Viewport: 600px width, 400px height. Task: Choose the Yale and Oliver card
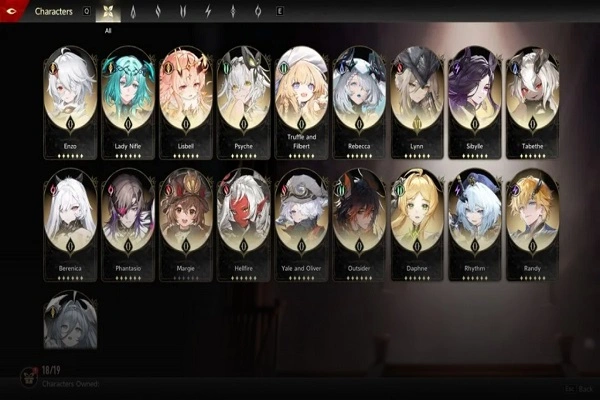coord(302,222)
